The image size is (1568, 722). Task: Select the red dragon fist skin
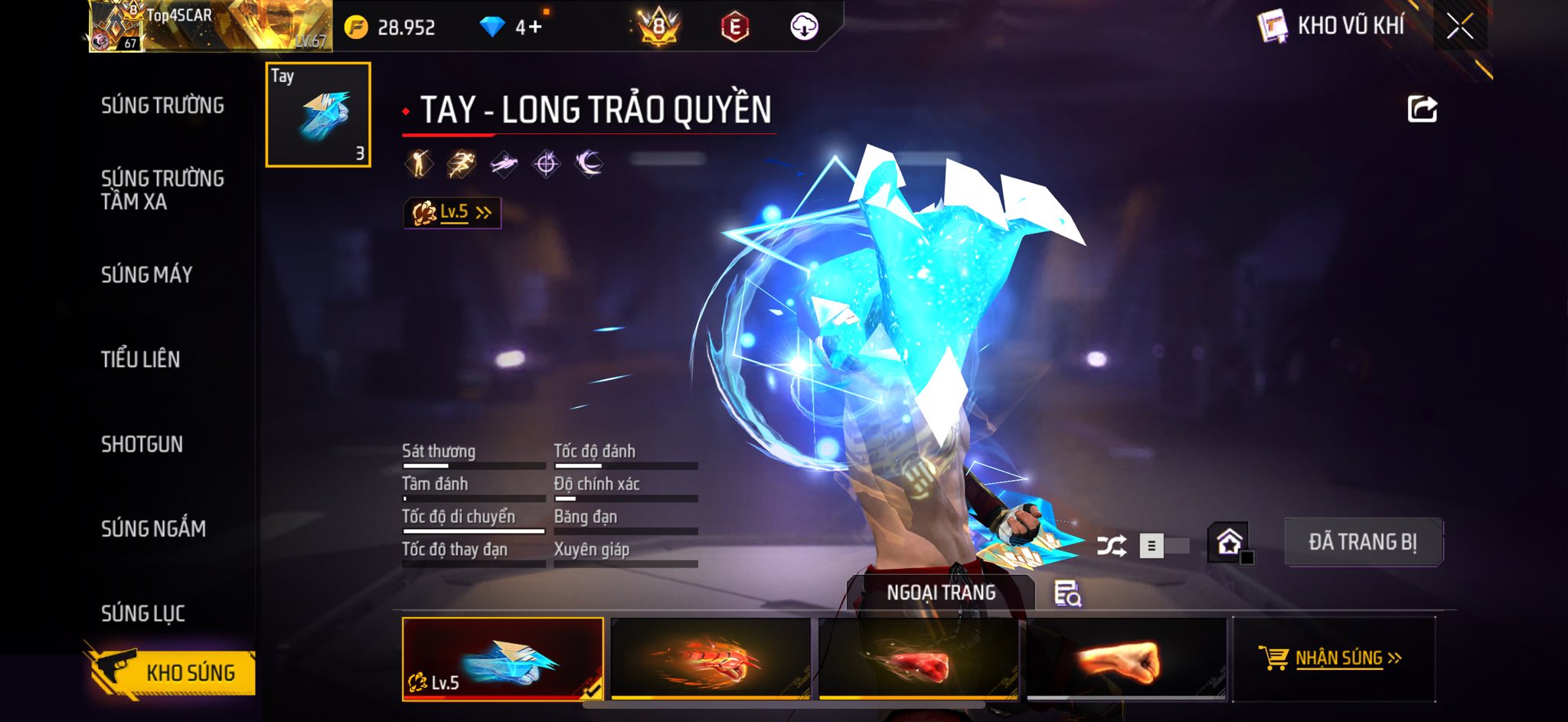pyautogui.click(x=710, y=658)
